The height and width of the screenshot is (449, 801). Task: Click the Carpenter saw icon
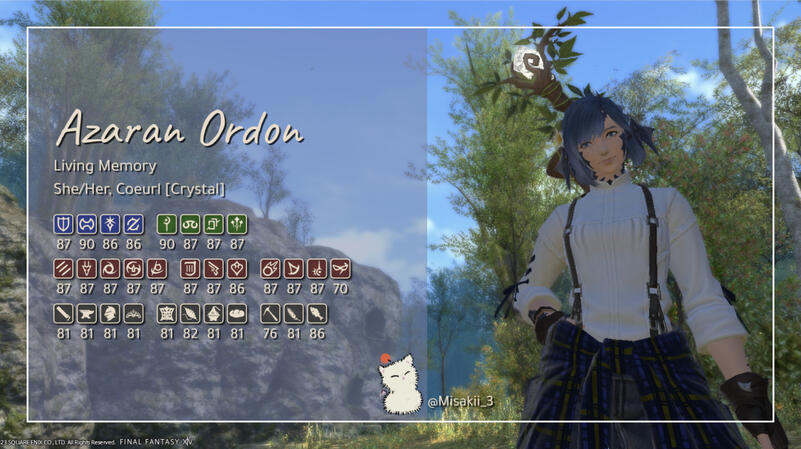point(63,313)
